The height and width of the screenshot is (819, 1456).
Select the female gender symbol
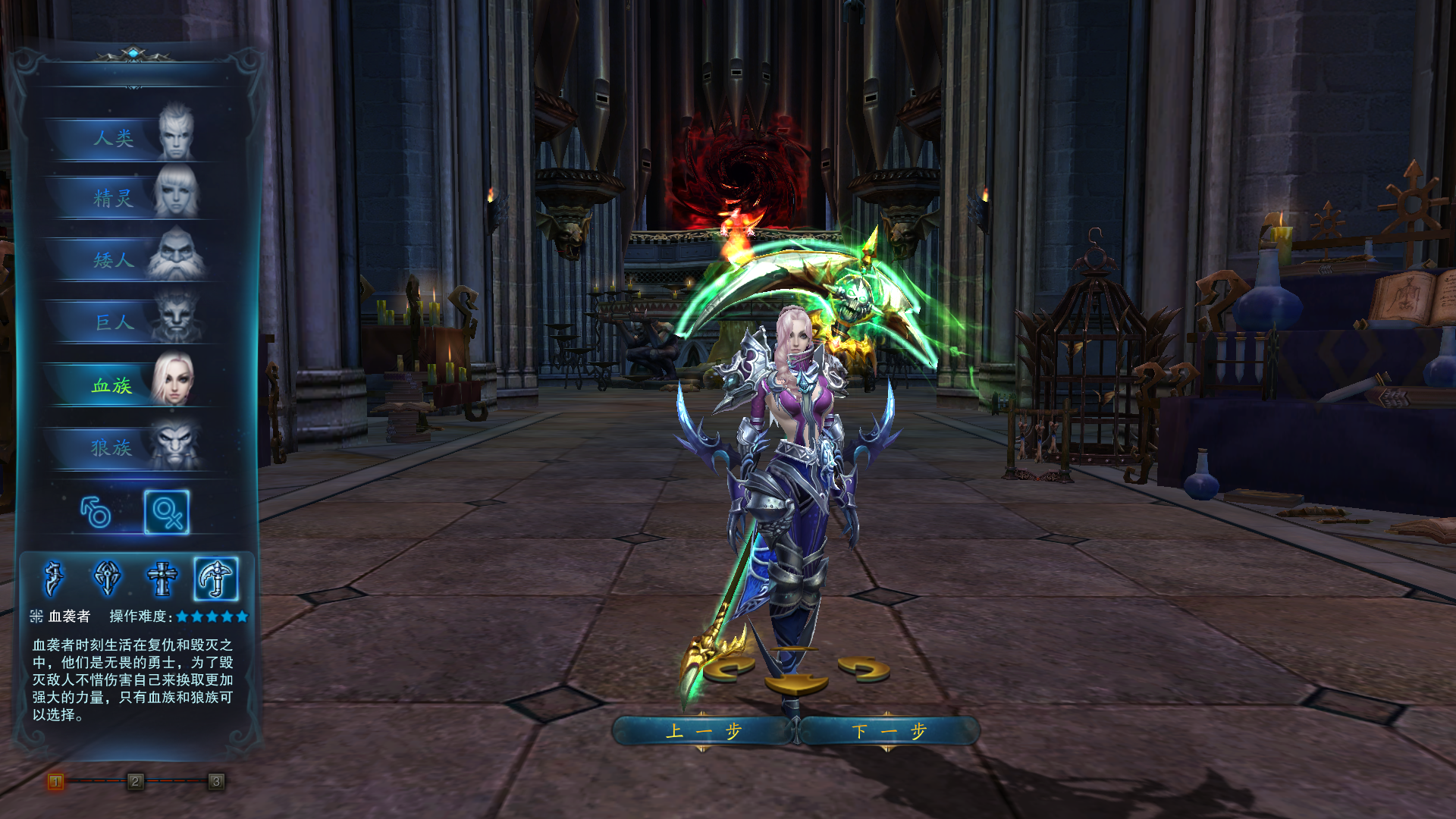coord(167,512)
